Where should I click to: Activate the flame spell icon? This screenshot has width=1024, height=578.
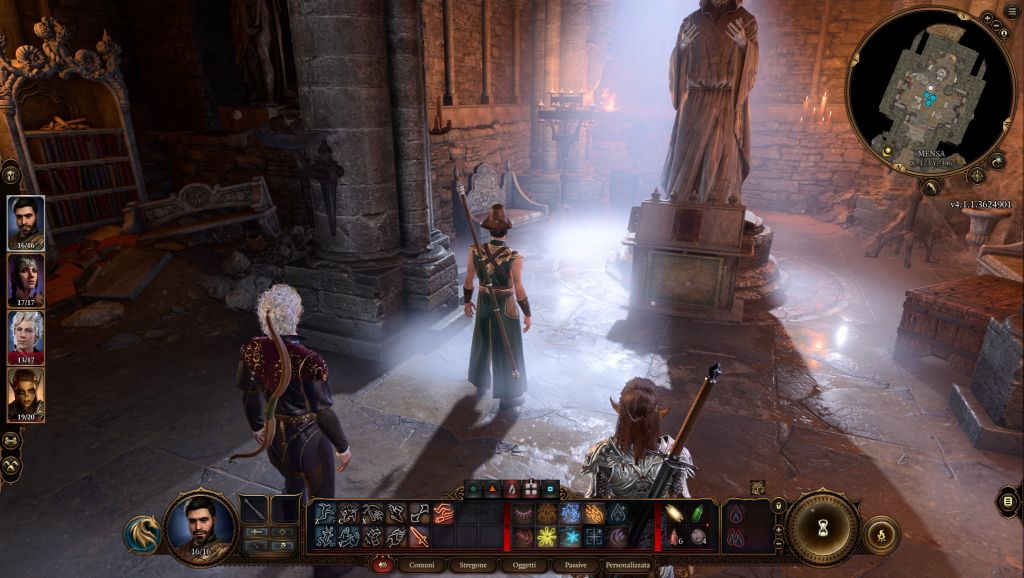594,513
